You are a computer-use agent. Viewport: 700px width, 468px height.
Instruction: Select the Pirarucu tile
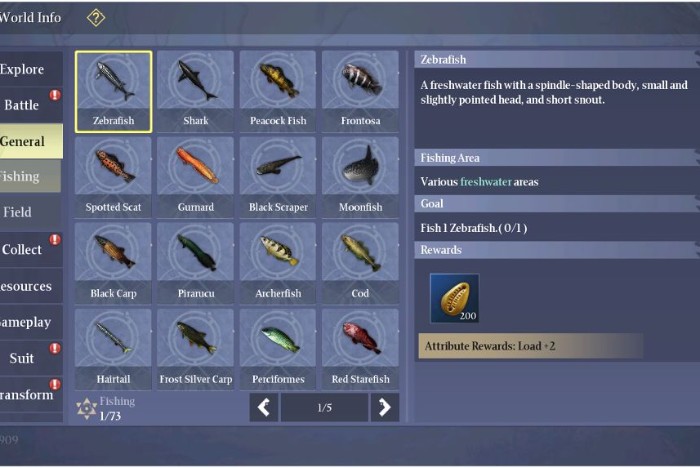tap(196, 263)
